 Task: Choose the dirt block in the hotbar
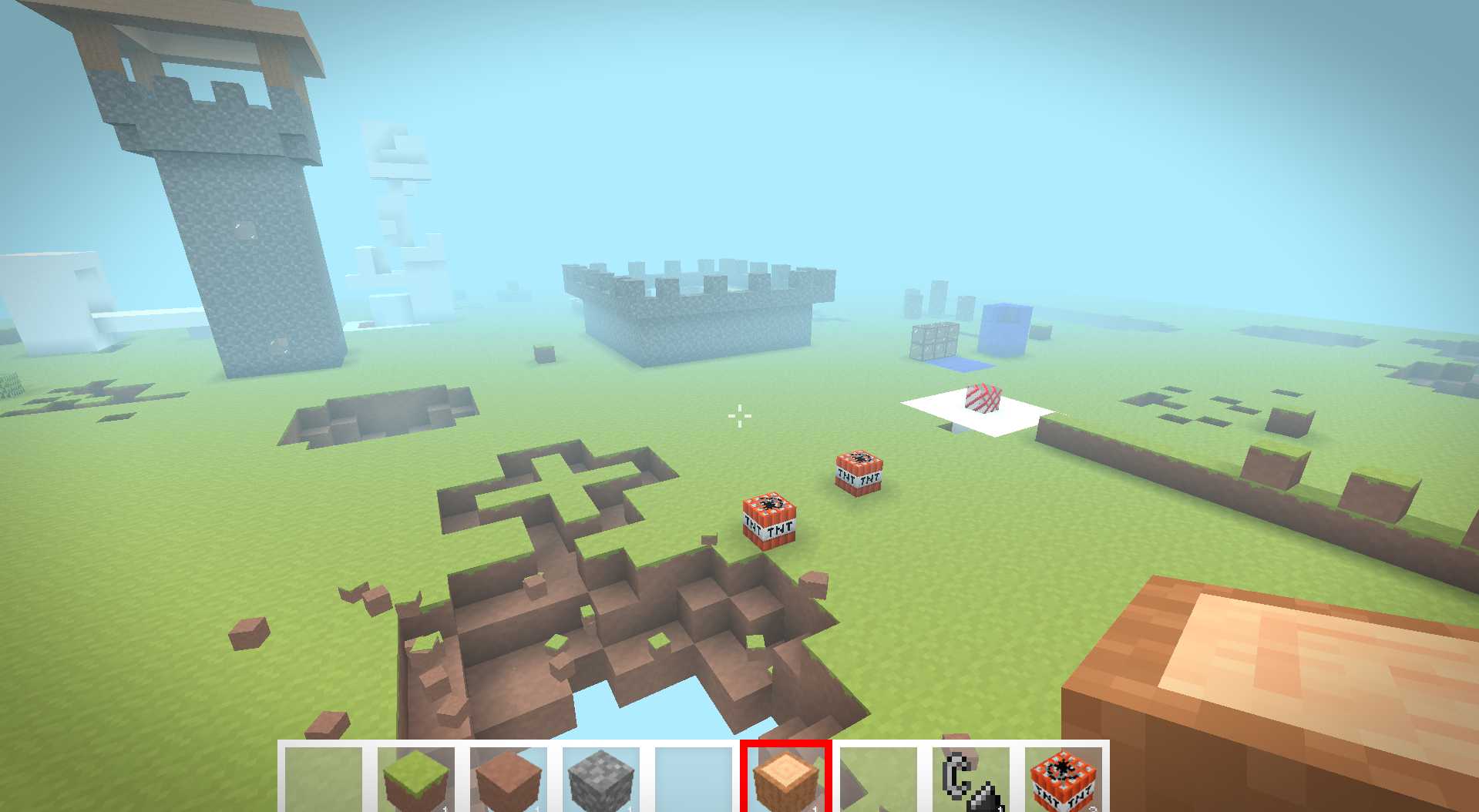509,778
